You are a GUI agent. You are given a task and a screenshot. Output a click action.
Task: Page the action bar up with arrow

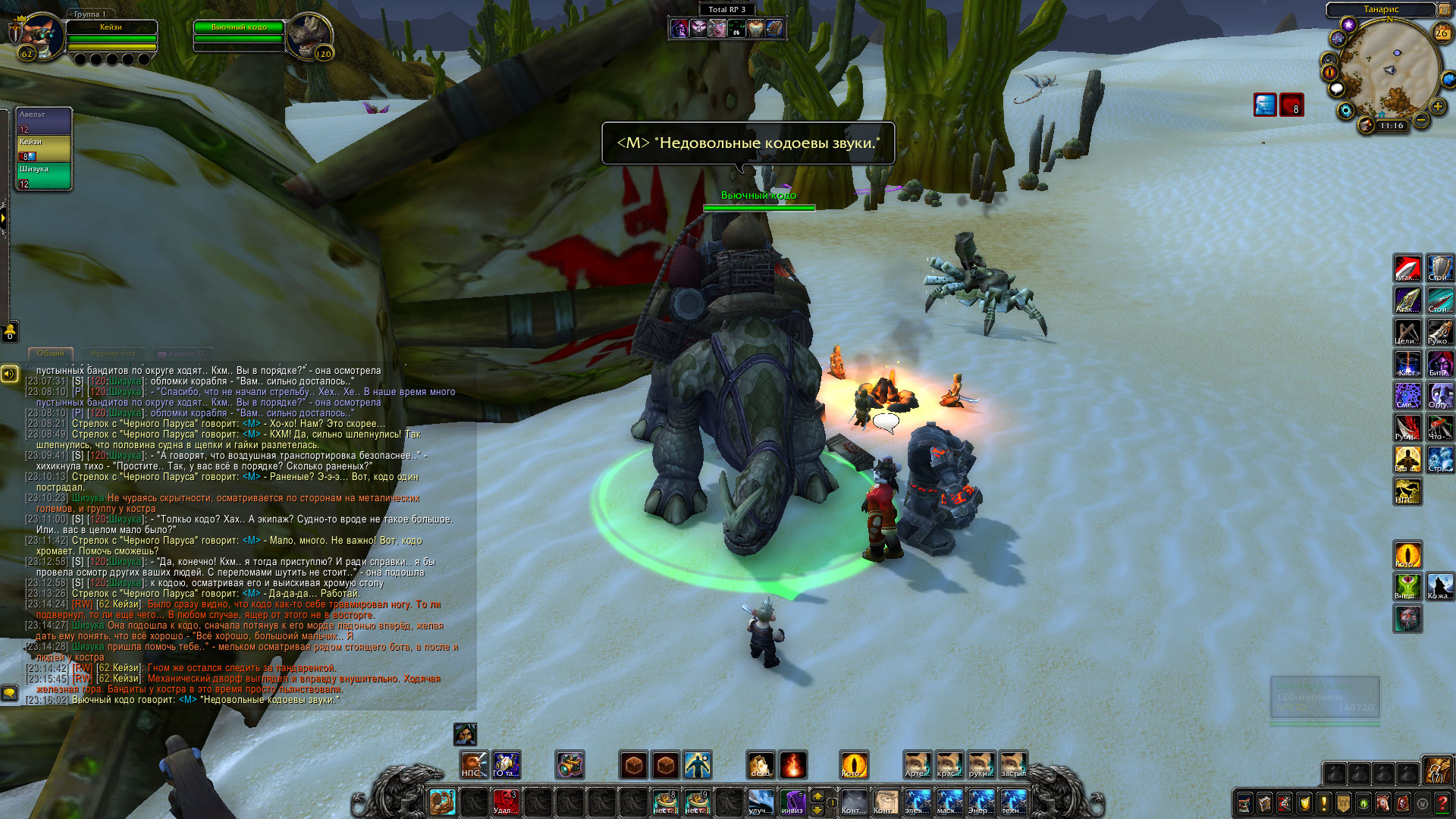[x=817, y=795]
